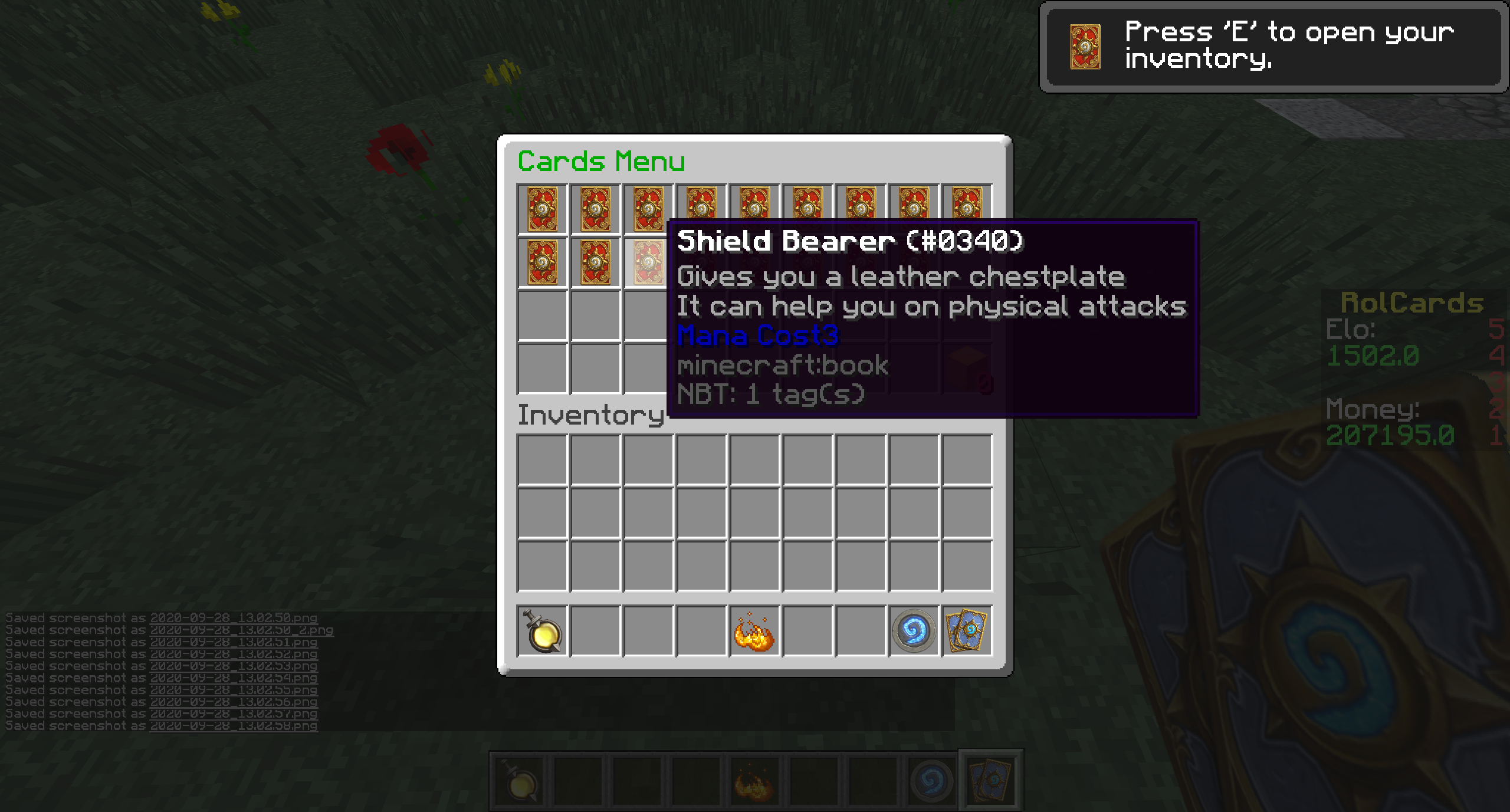
Task: Select the blue swirl stone in the inventory window
Action: coord(914,631)
